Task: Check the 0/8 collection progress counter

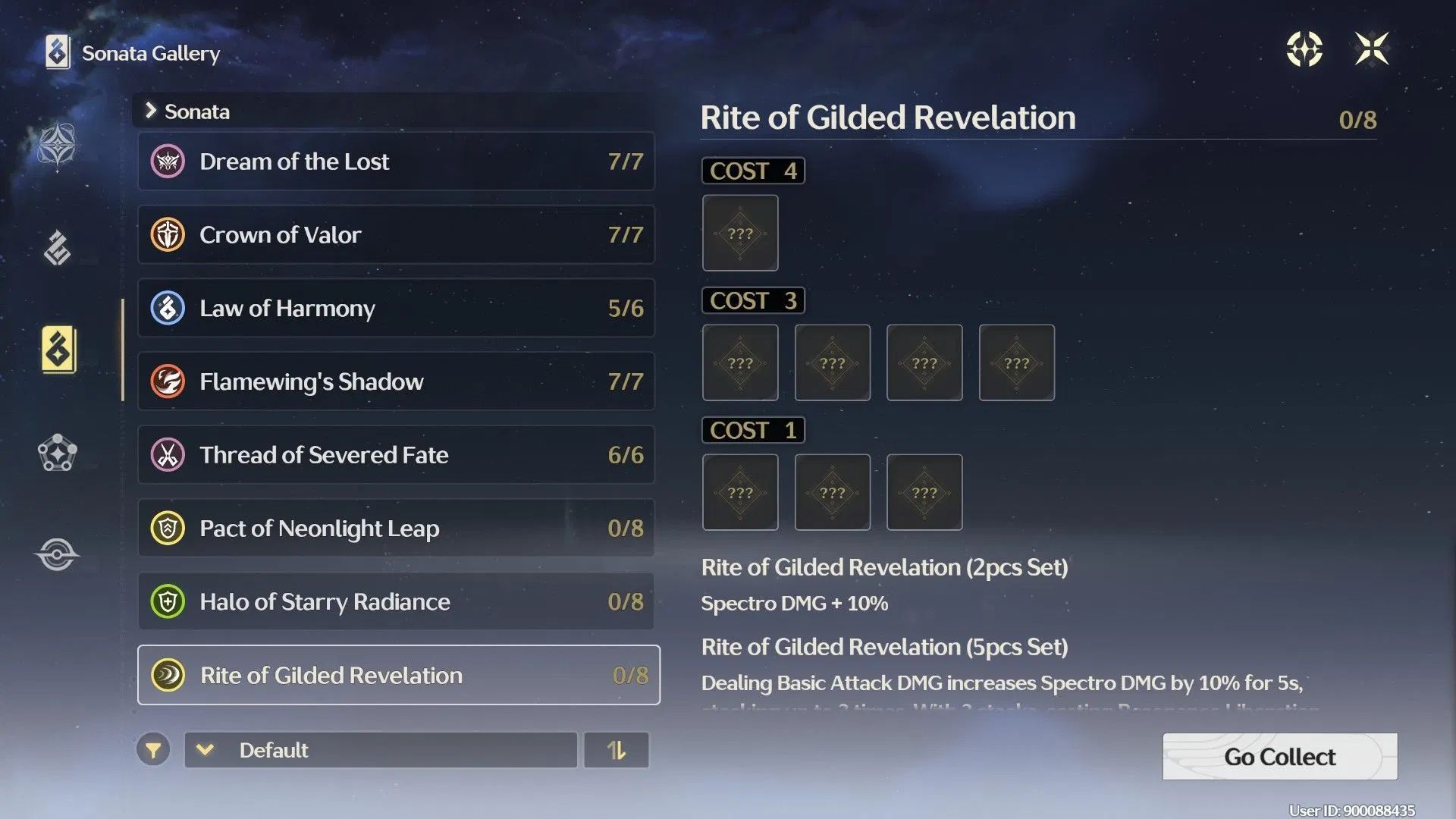Action: [x=1358, y=119]
